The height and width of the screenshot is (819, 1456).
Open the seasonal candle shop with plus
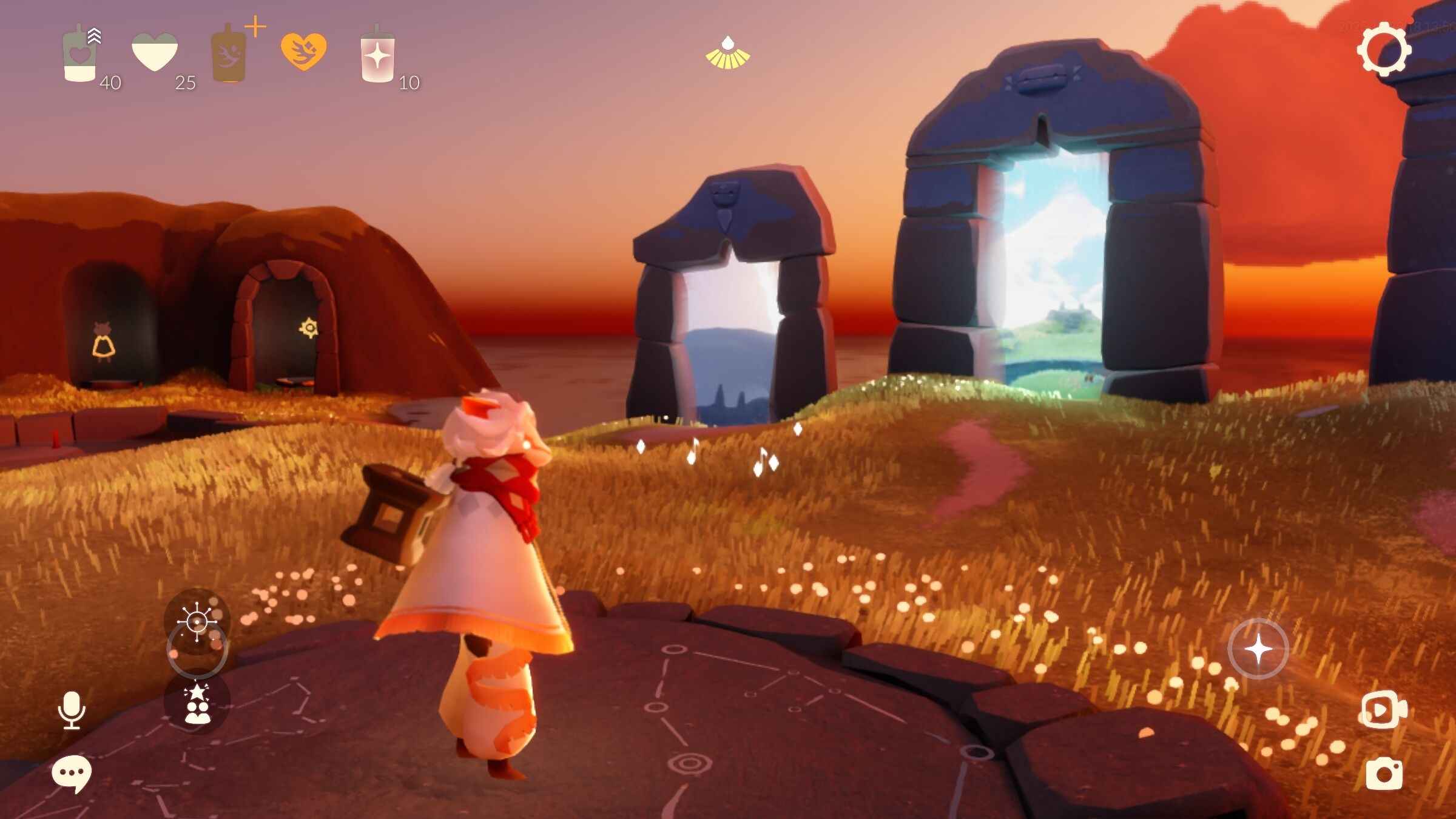(x=231, y=53)
